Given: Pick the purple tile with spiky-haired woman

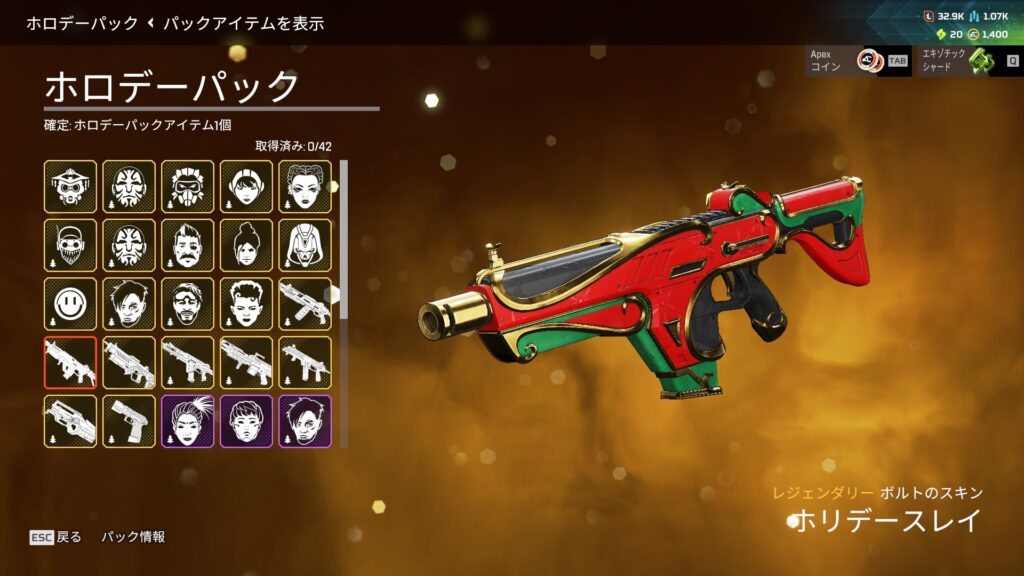Looking at the screenshot, I should (188, 421).
